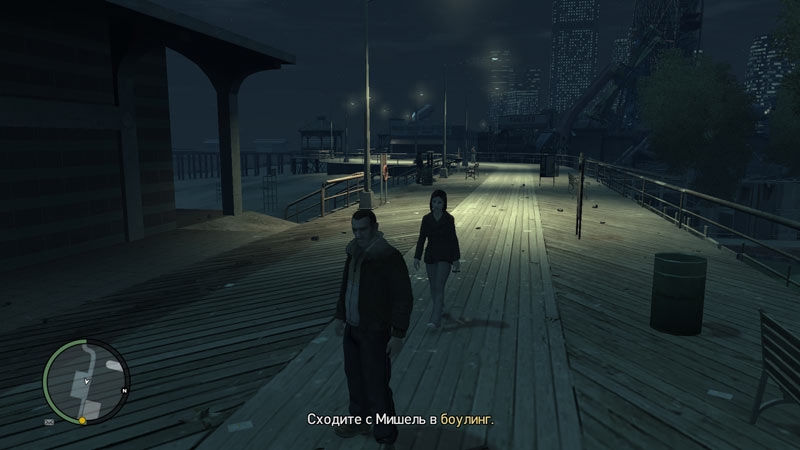The width and height of the screenshot is (800, 450).
Task: Click the north compass marker on the radar
Action: [x=124, y=390]
